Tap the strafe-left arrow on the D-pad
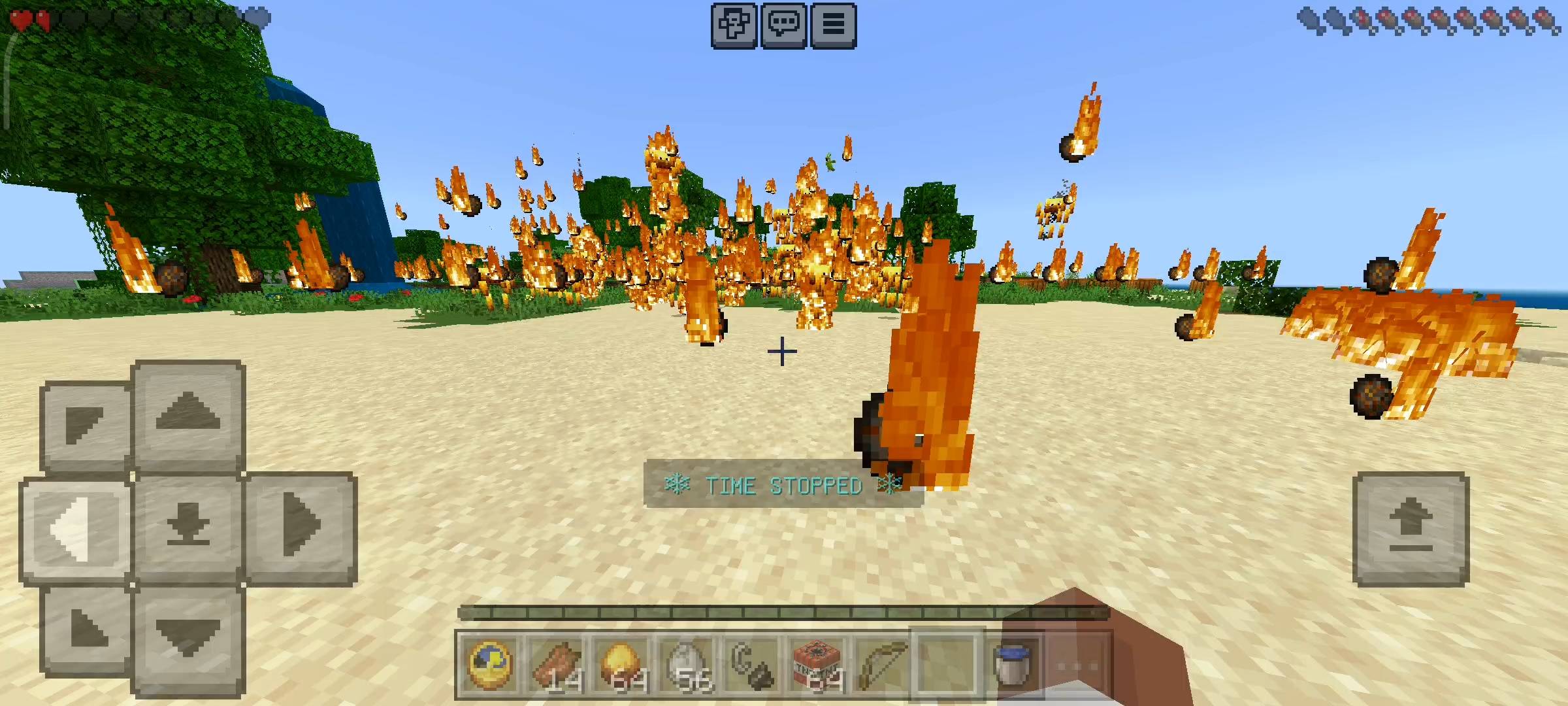Screen dimensions: 1568x706 tap(76, 528)
